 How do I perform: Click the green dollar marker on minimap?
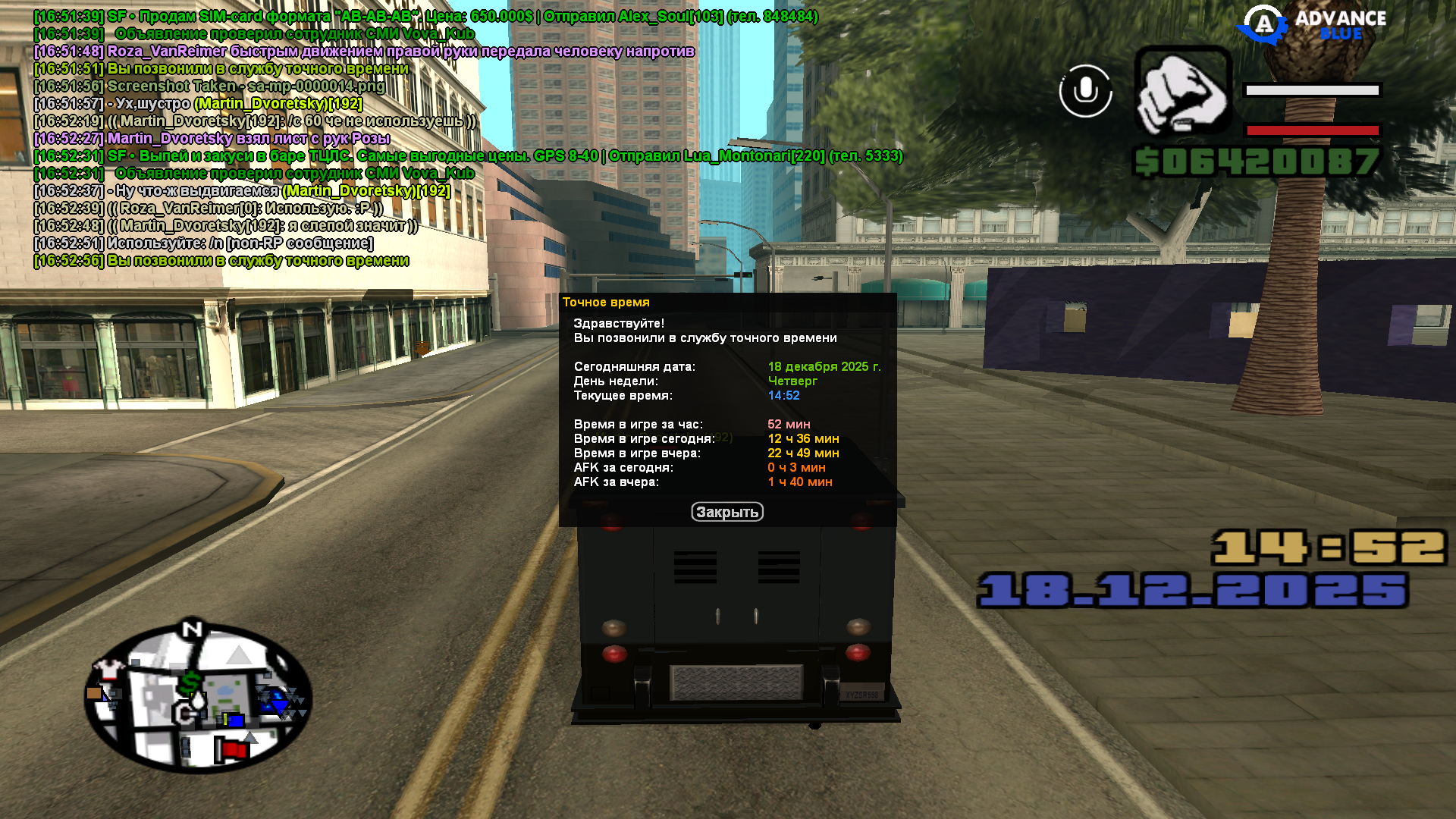click(190, 681)
